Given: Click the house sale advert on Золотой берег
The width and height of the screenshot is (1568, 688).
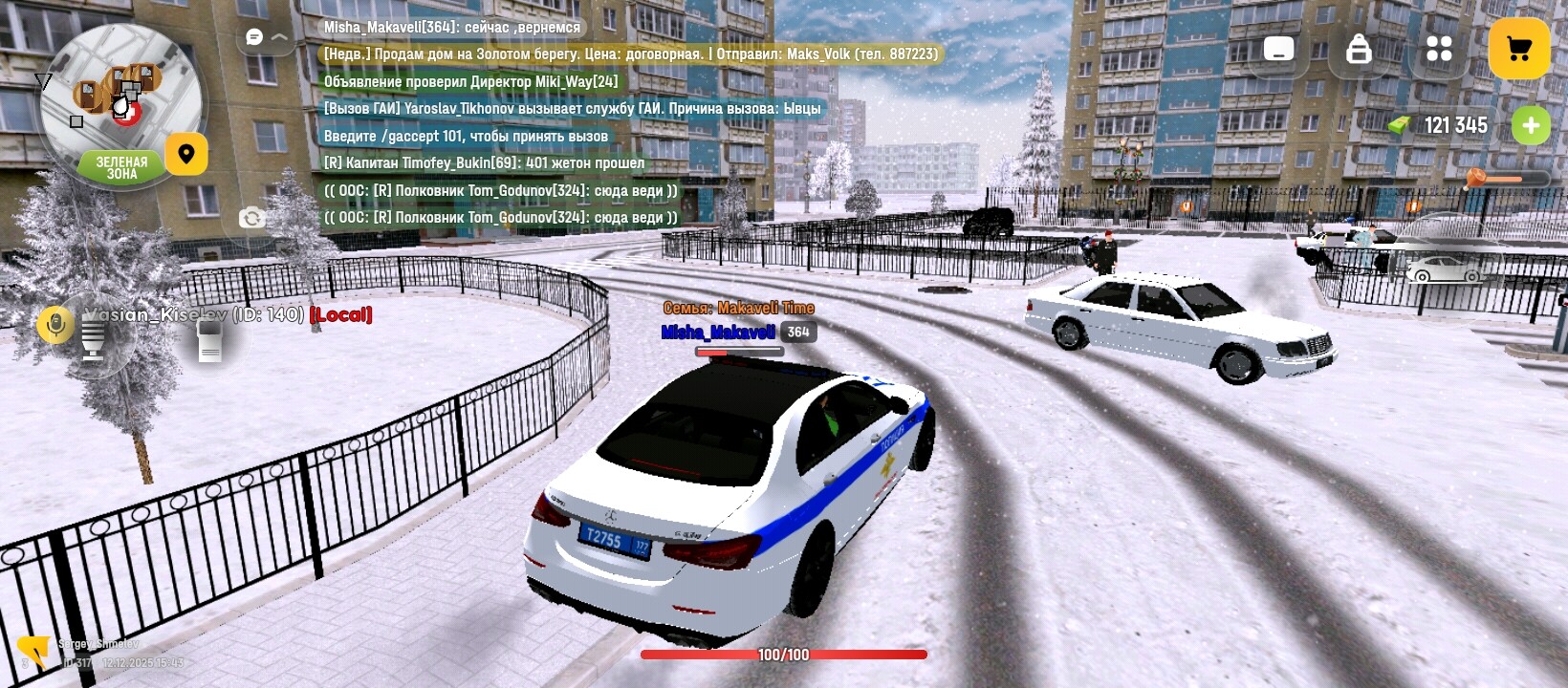Looking at the screenshot, I should 630,54.
